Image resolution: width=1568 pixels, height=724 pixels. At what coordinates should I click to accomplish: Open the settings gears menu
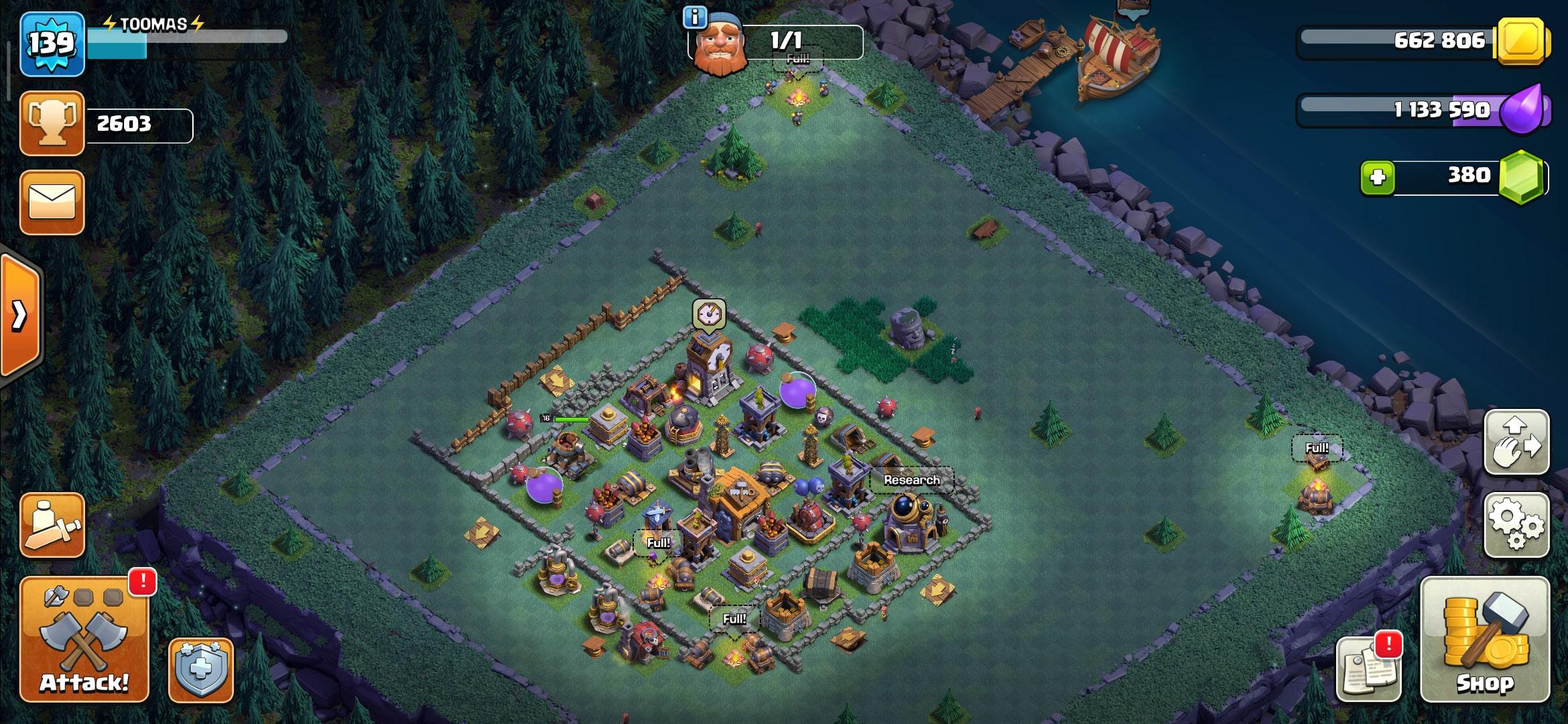pyautogui.click(x=1517, y=525)
